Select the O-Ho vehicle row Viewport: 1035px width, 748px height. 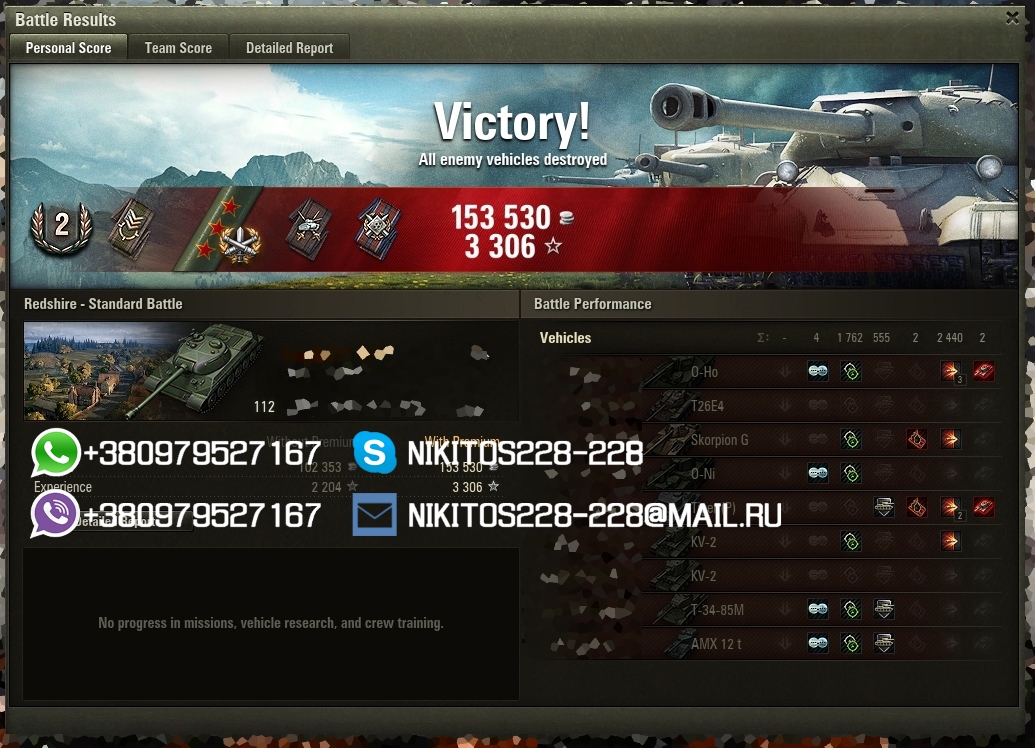point(704,373)
